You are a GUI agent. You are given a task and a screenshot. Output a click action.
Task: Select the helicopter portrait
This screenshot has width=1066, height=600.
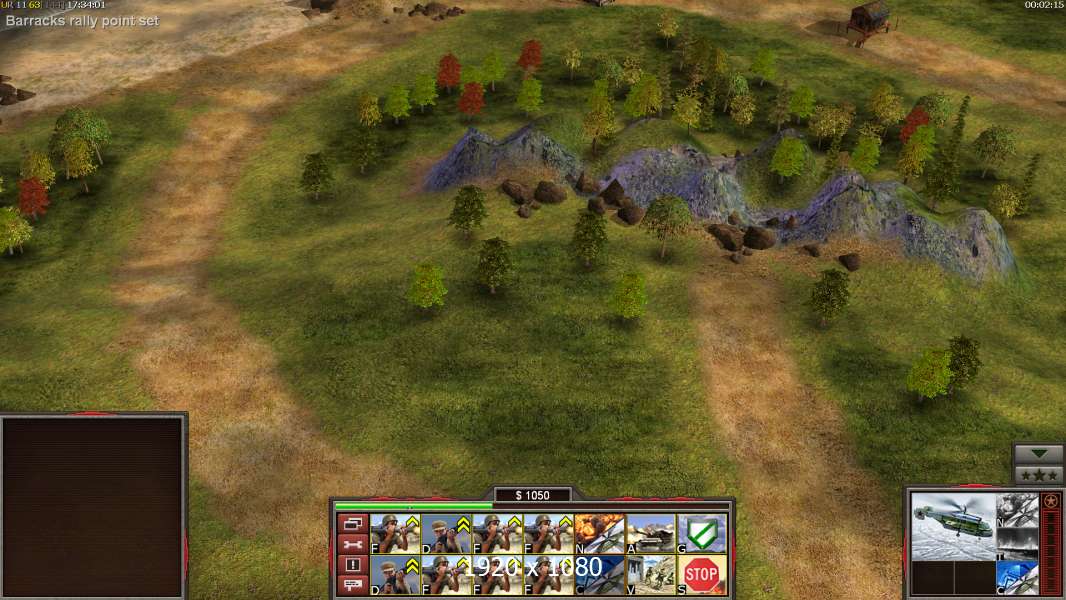pyautogui.click(x=954, y=526)
